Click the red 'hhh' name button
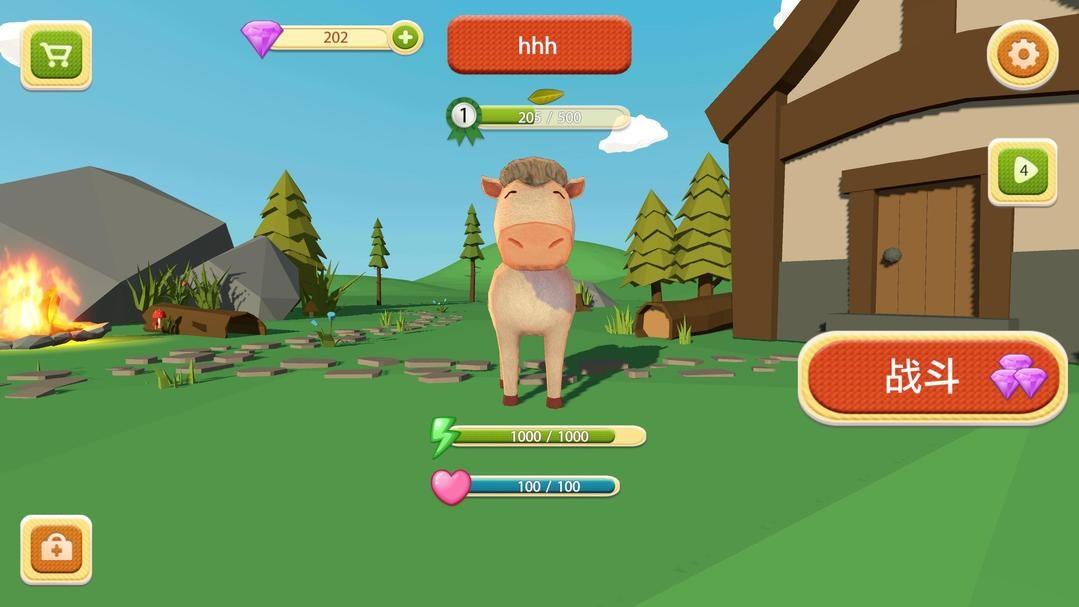Viewport: 1079px width, 607px height. pyautogui.click(x=538, y=45)
